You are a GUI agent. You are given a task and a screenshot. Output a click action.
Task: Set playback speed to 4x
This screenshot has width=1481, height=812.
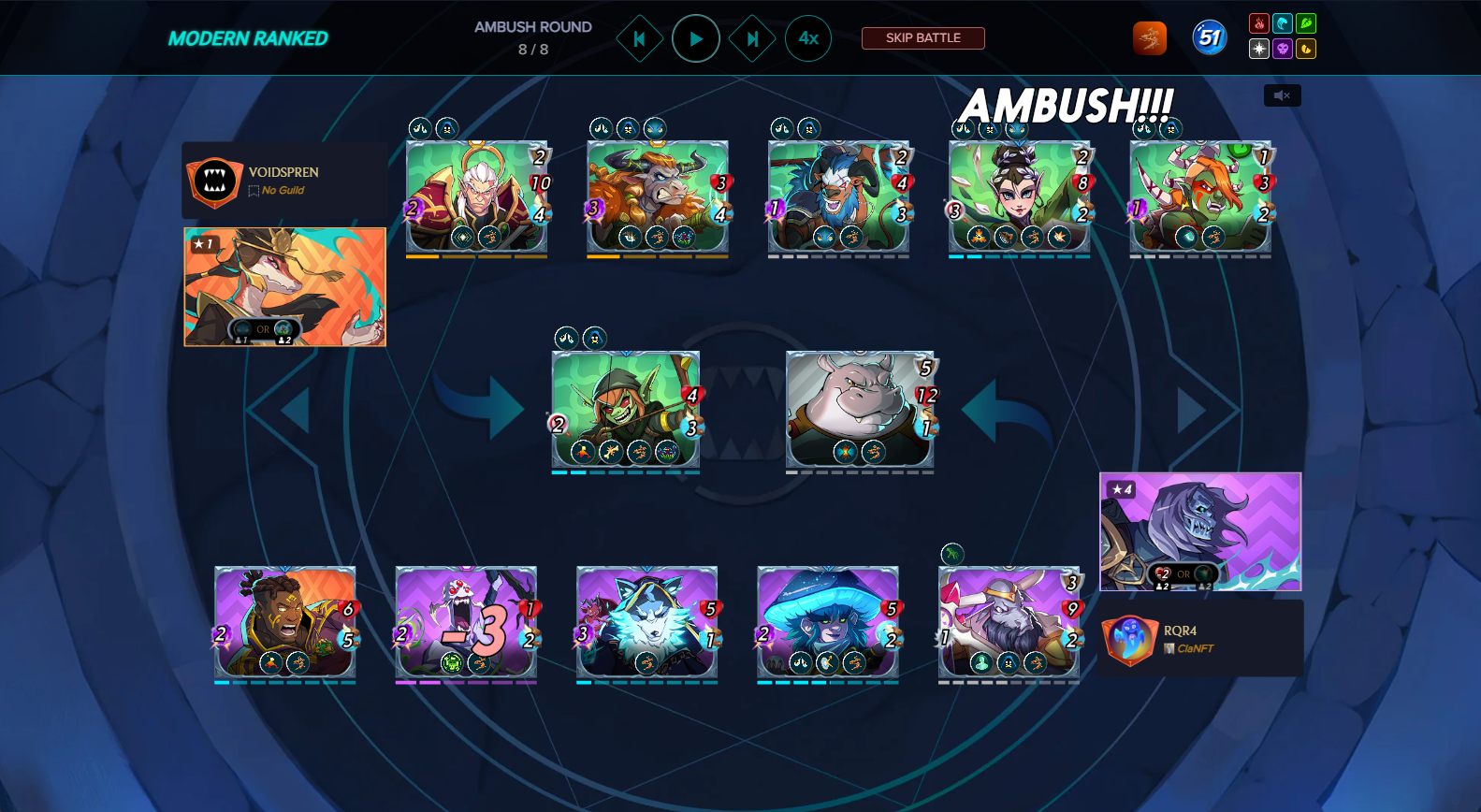tap(808, 39)
